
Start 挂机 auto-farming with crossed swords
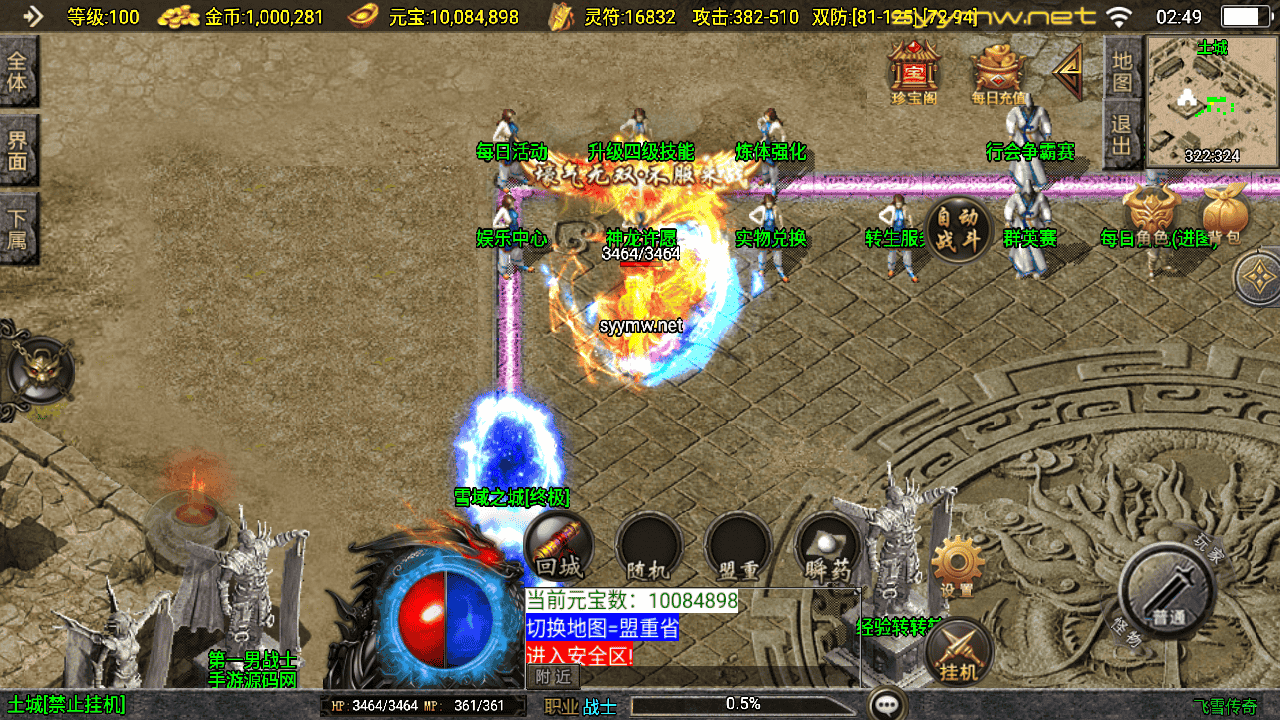pyautogui.click(x=959, y=652)
